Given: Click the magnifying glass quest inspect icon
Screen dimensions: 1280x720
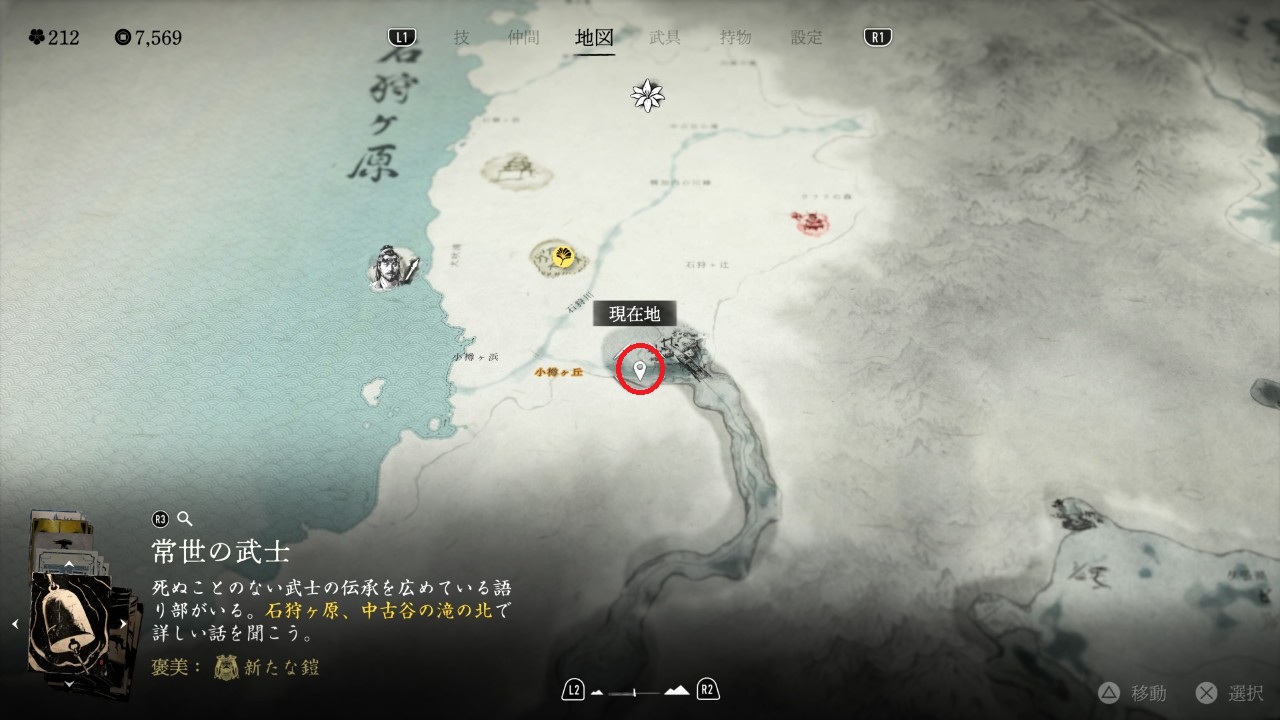Looking at the screenshot, I should pyautogui.click(x=184, y=518).
